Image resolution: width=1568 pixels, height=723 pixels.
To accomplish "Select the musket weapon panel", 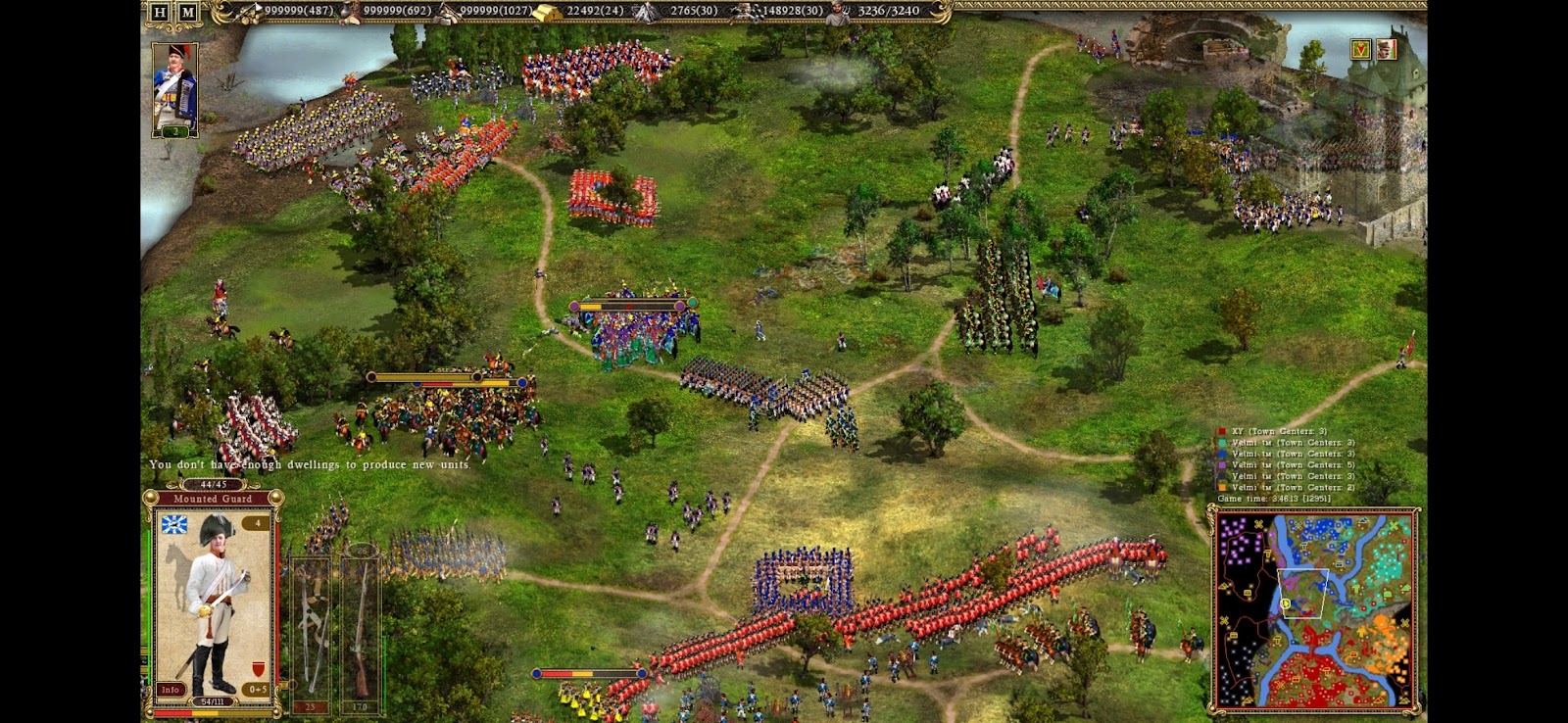I will coord(360,627).
